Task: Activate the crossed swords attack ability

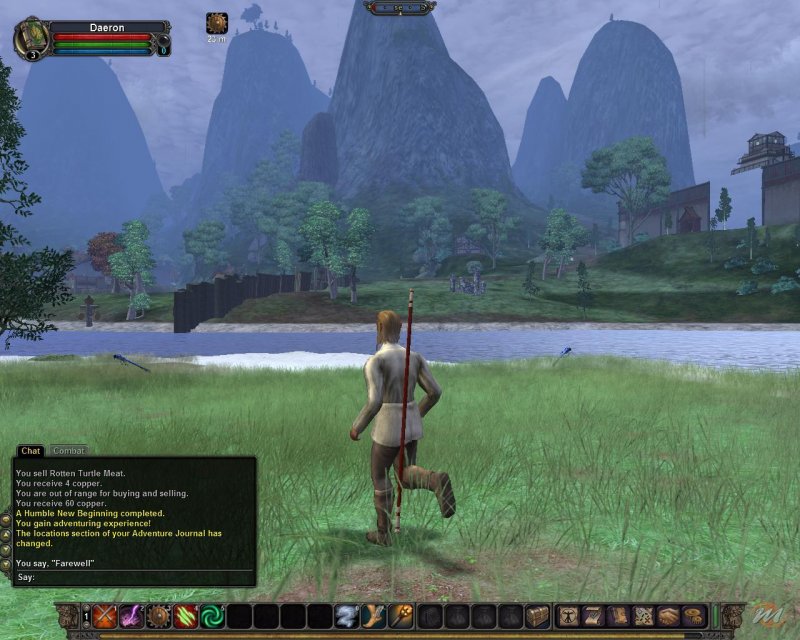Action: pos(105,616)
